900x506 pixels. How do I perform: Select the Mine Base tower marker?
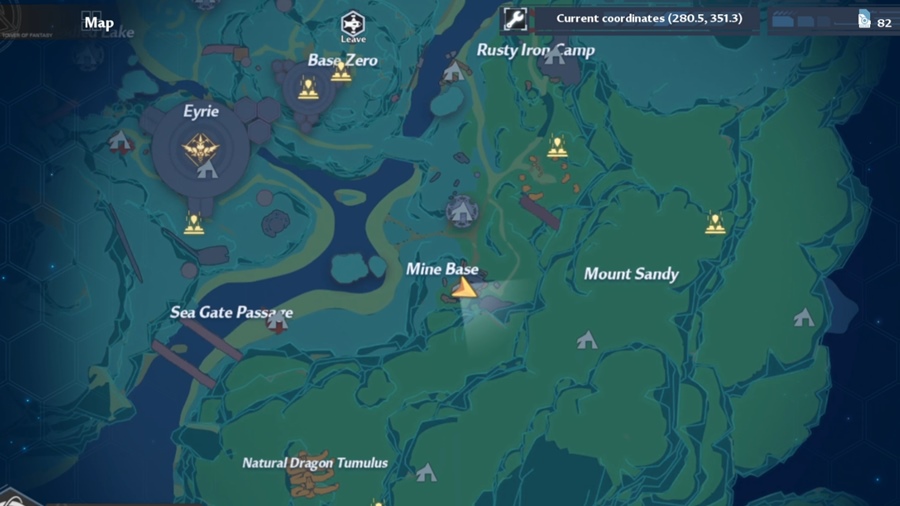460,210
